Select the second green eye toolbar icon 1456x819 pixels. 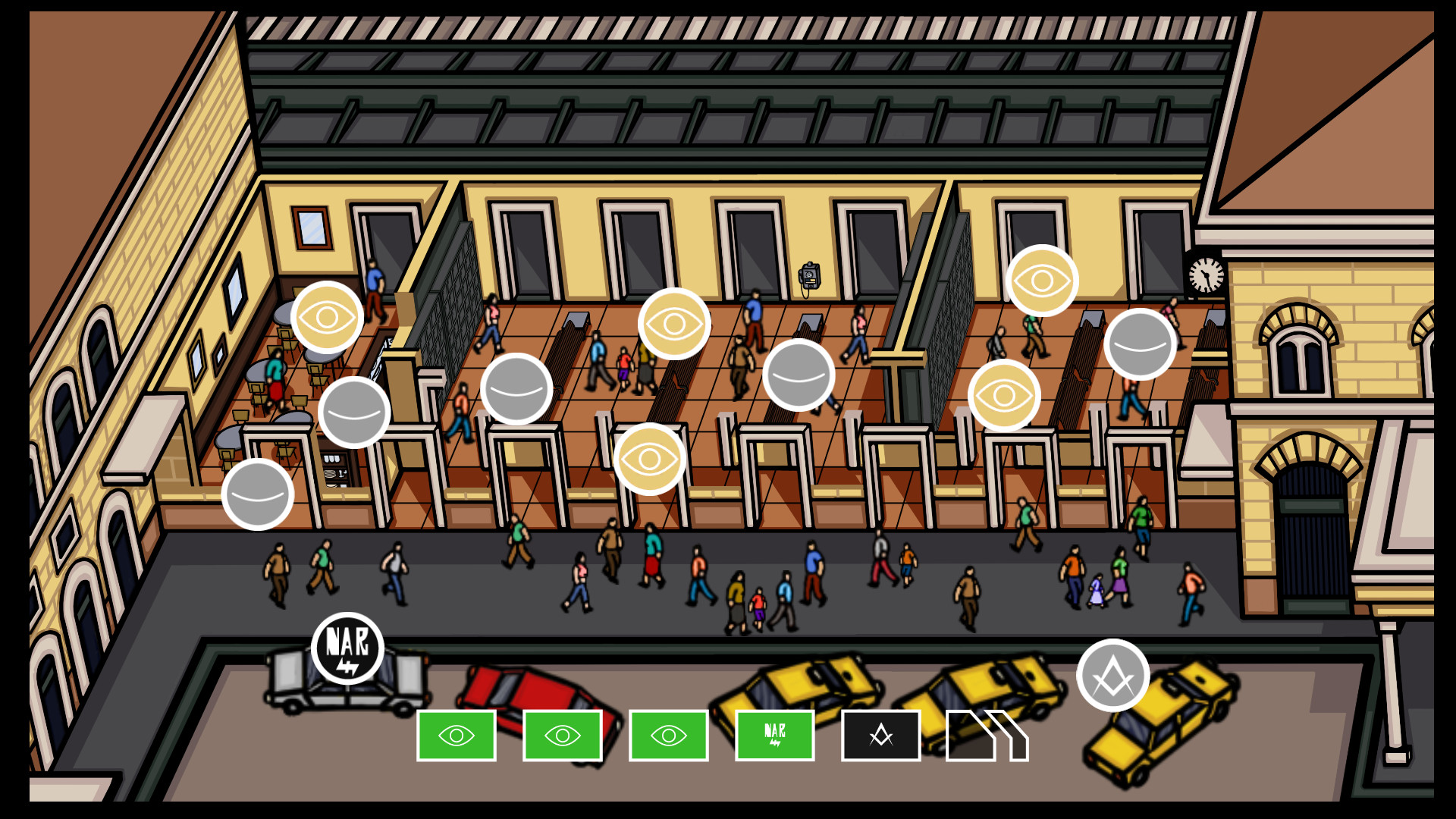[562, 735]
